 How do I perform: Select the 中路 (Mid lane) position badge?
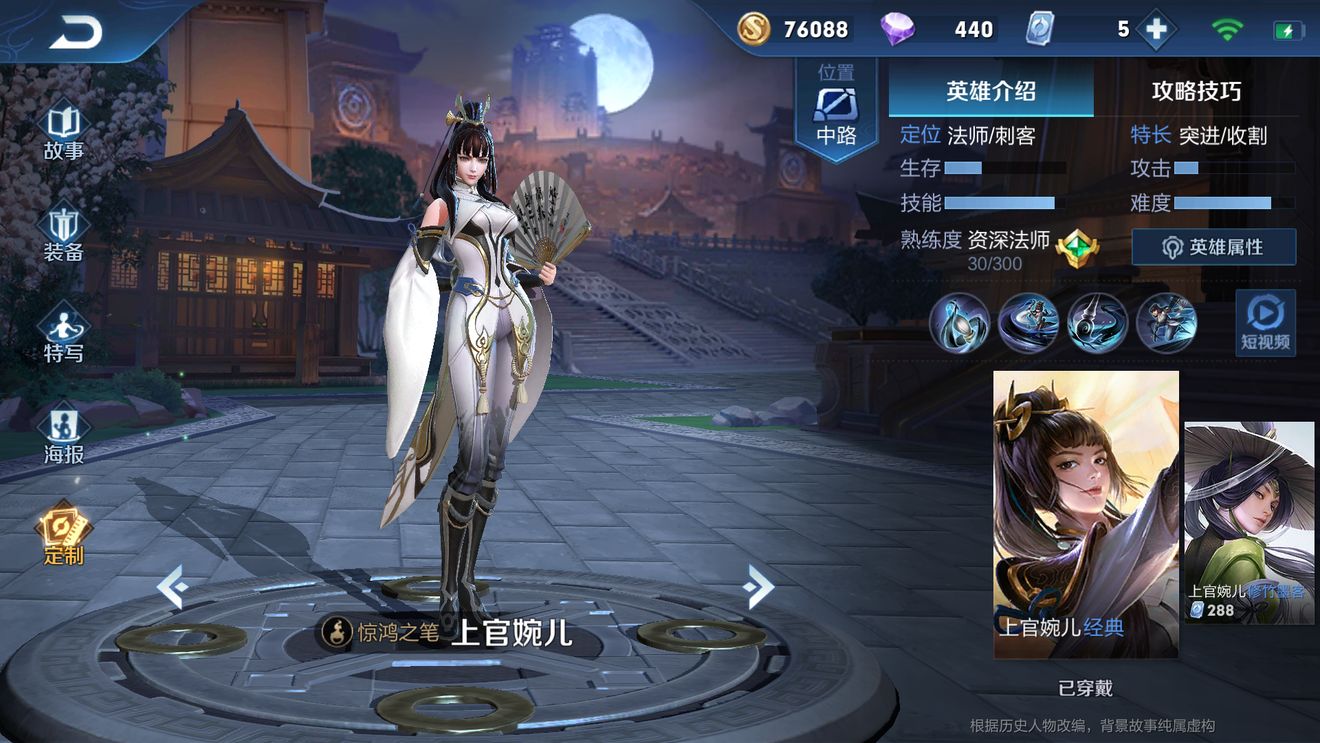pos(838,105)
